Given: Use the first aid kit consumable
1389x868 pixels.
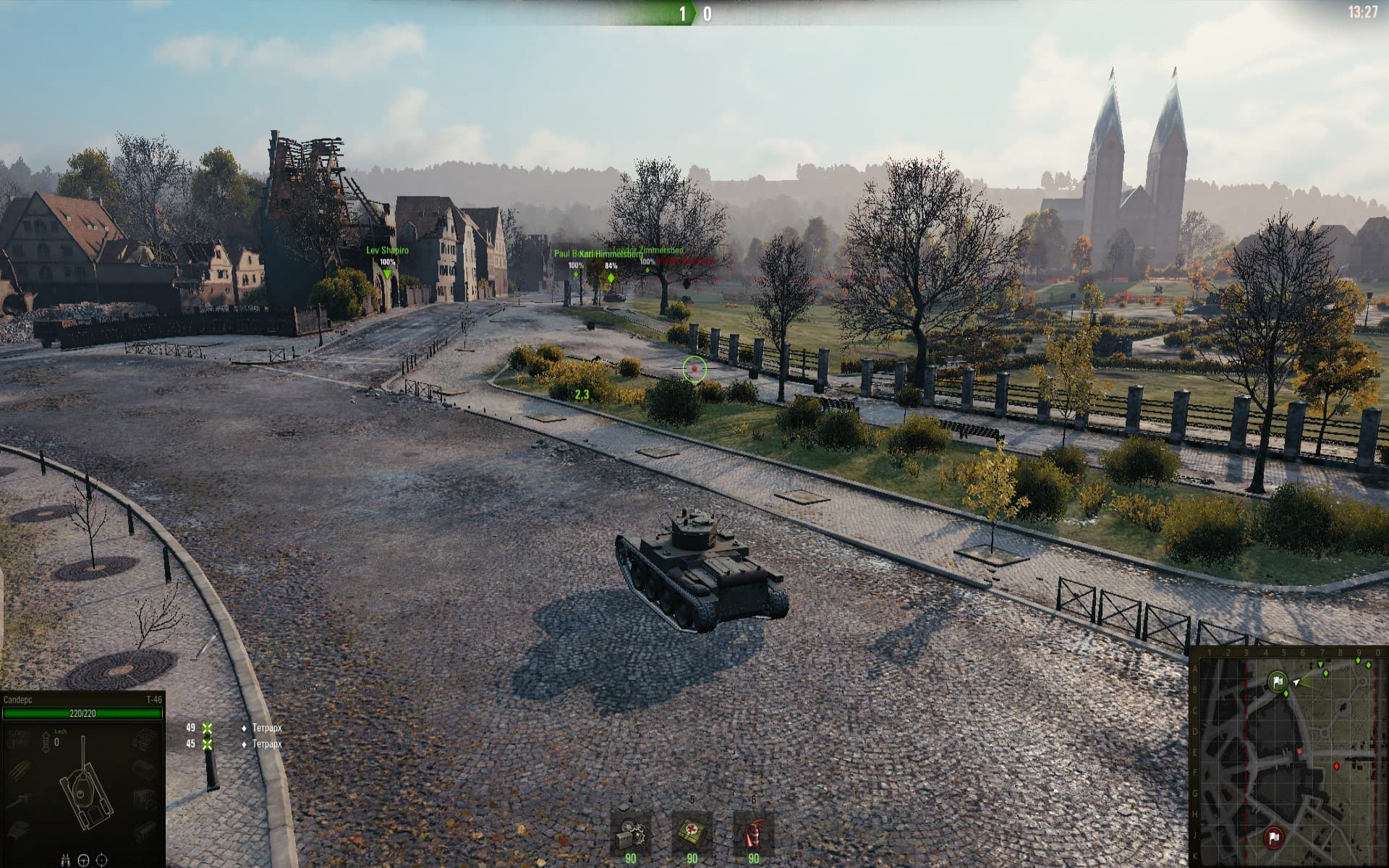Looking at the screenshot, I should [692, 835].
